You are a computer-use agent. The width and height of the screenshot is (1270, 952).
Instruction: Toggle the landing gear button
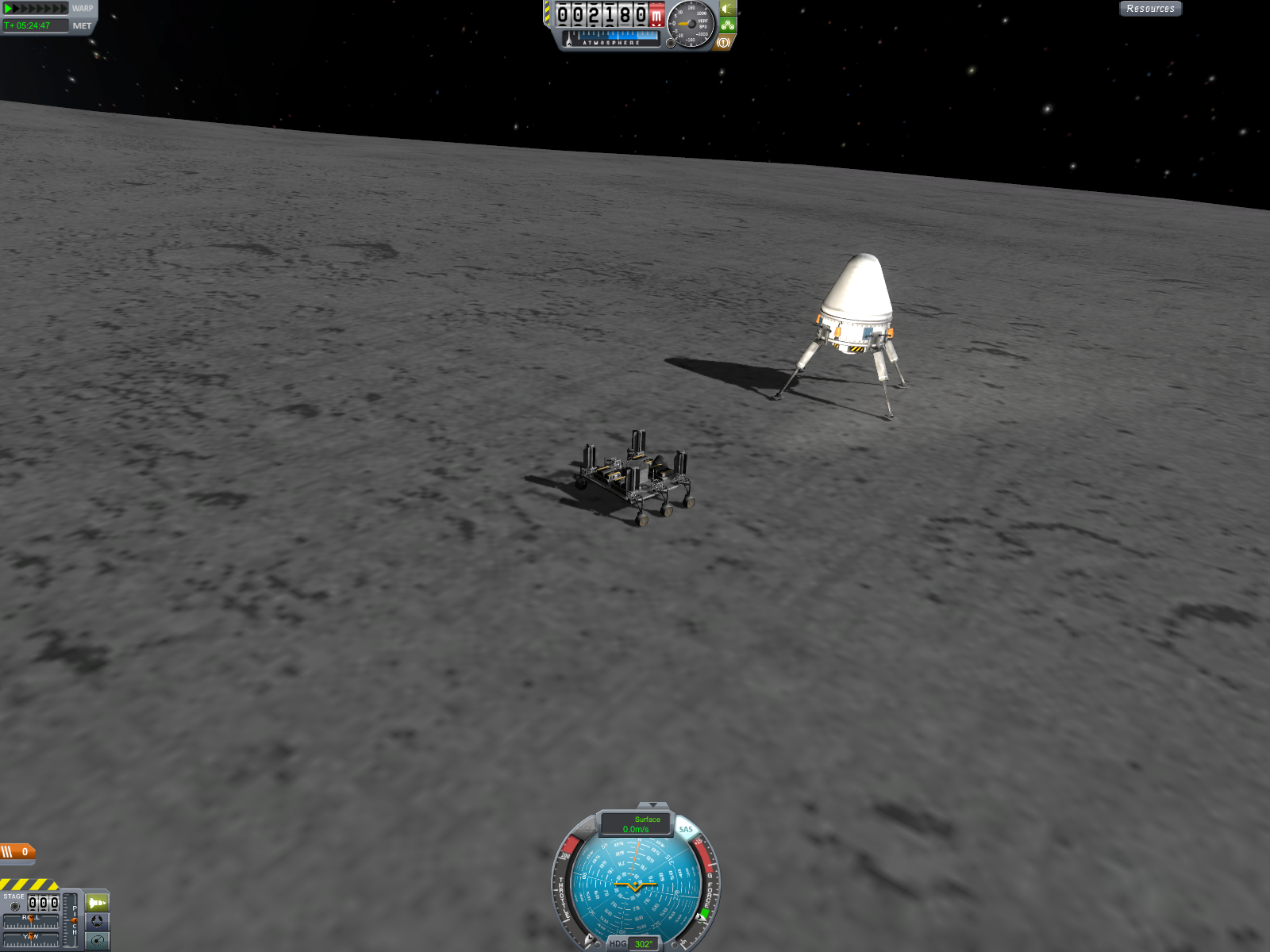[728, 25]
